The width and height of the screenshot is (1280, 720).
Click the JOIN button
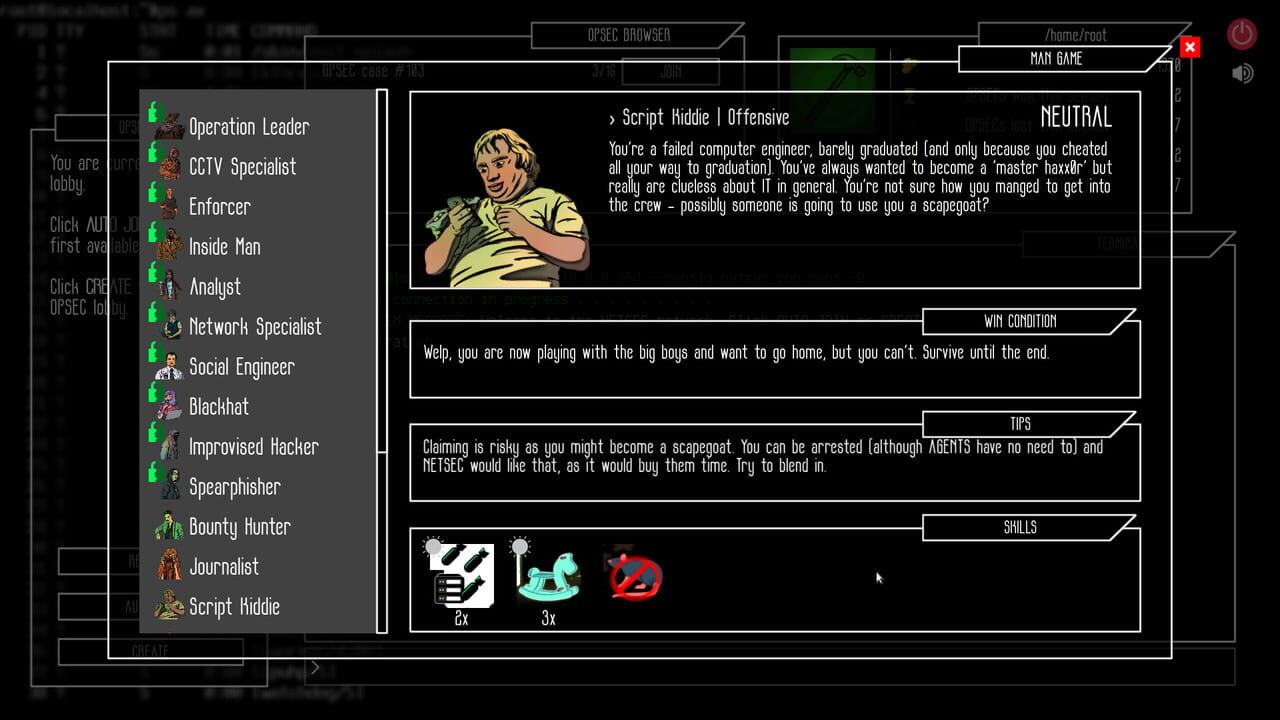point(671,72)
